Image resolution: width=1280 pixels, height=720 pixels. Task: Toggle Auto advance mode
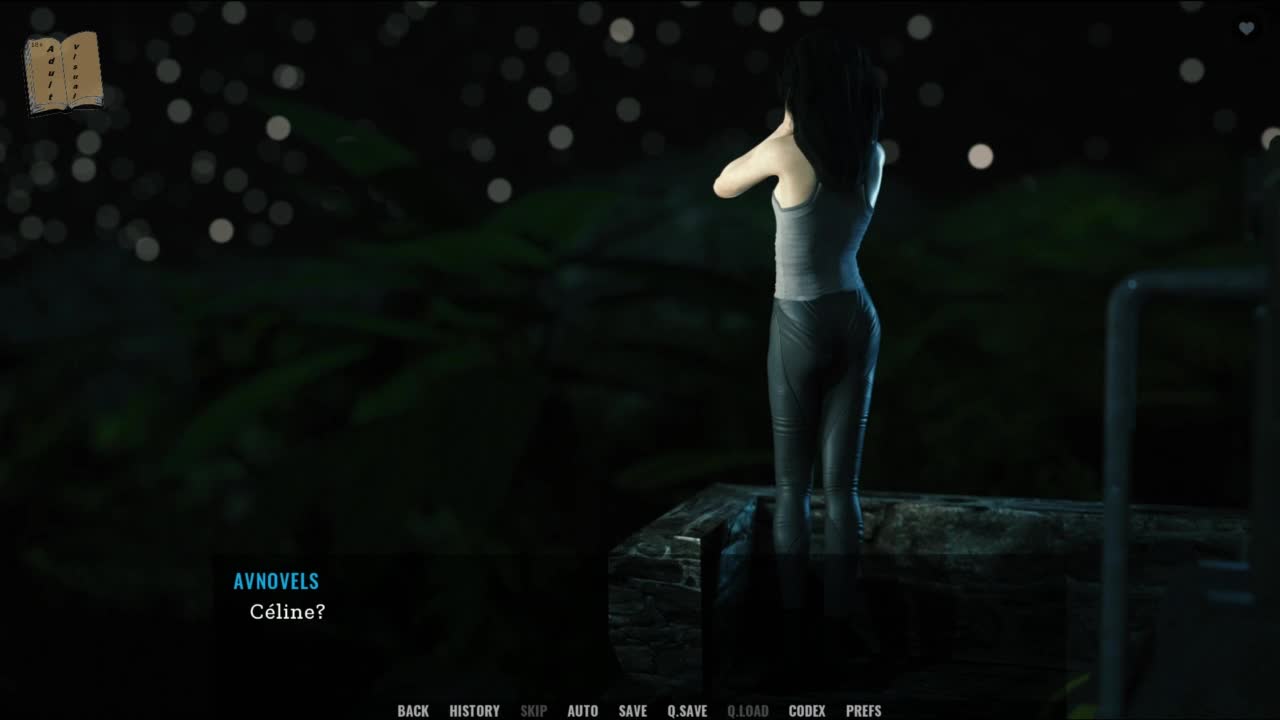click(x=582, y=711)
